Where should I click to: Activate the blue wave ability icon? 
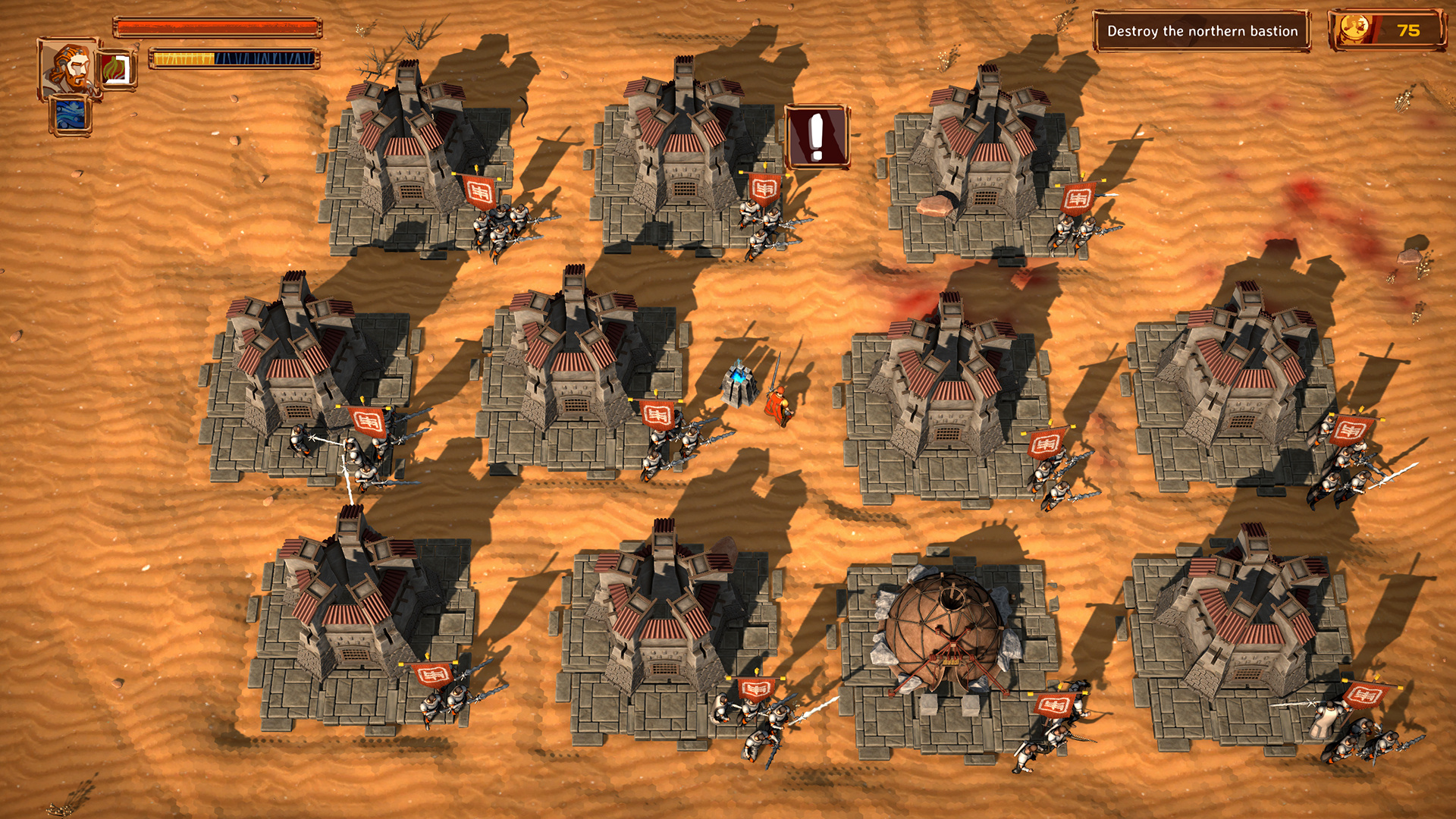(71, 116)
